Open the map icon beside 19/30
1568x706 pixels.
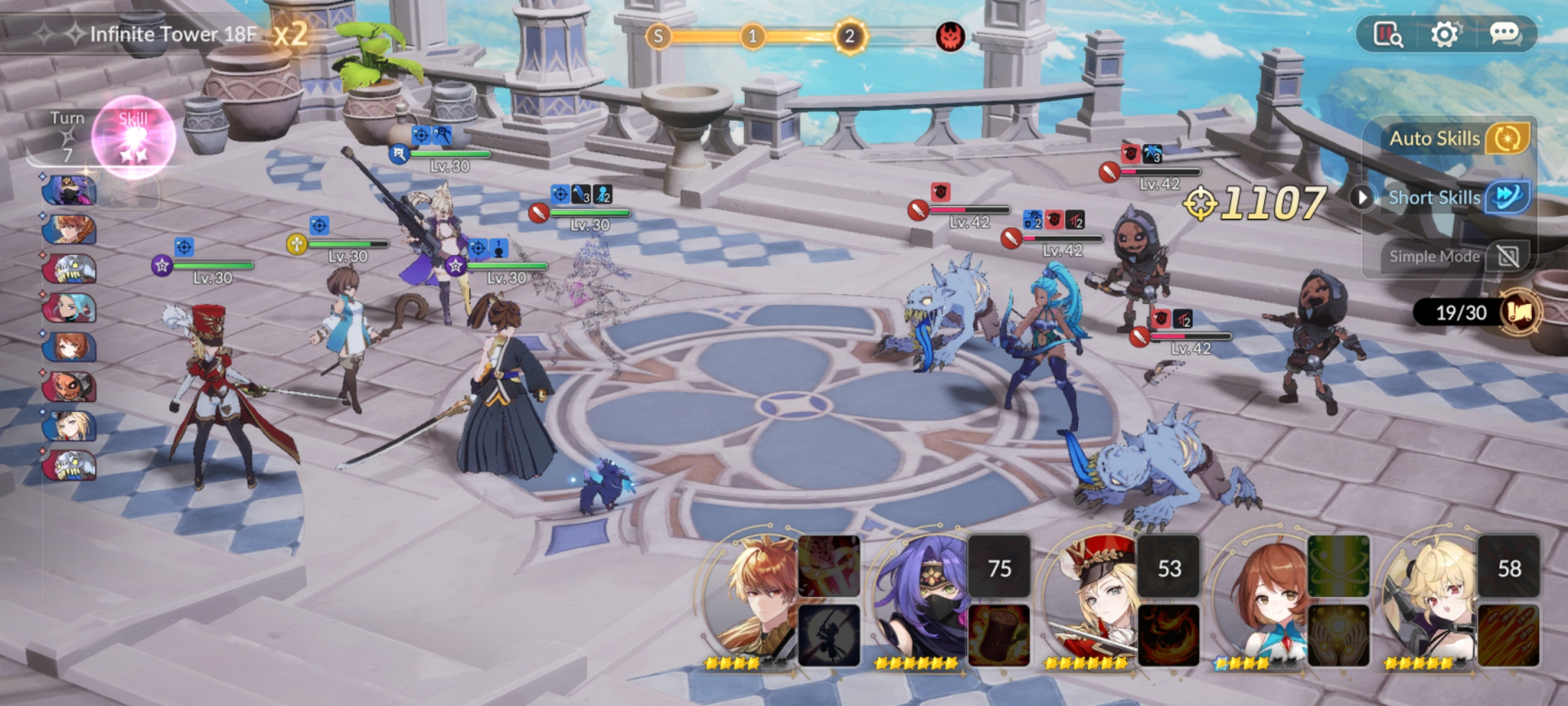pos(1520,312)
